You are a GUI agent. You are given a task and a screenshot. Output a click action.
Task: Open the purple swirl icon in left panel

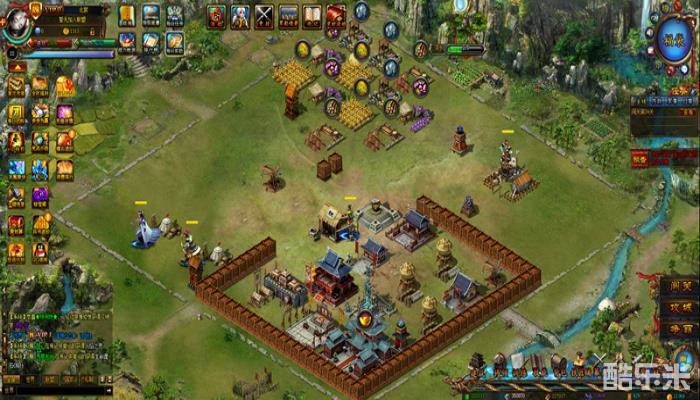point(40,196)
